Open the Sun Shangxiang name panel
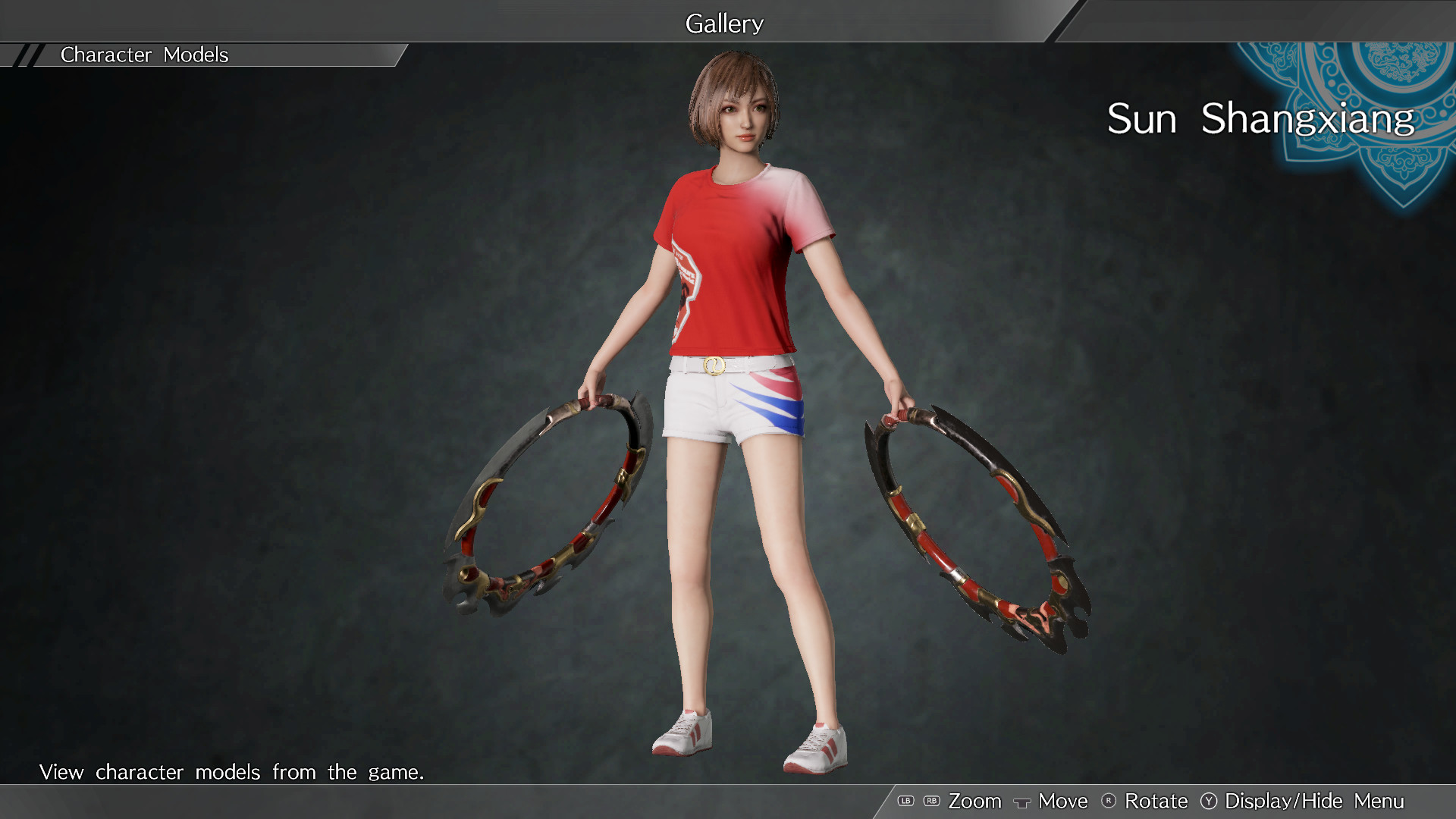 [x=1259, y=118]
